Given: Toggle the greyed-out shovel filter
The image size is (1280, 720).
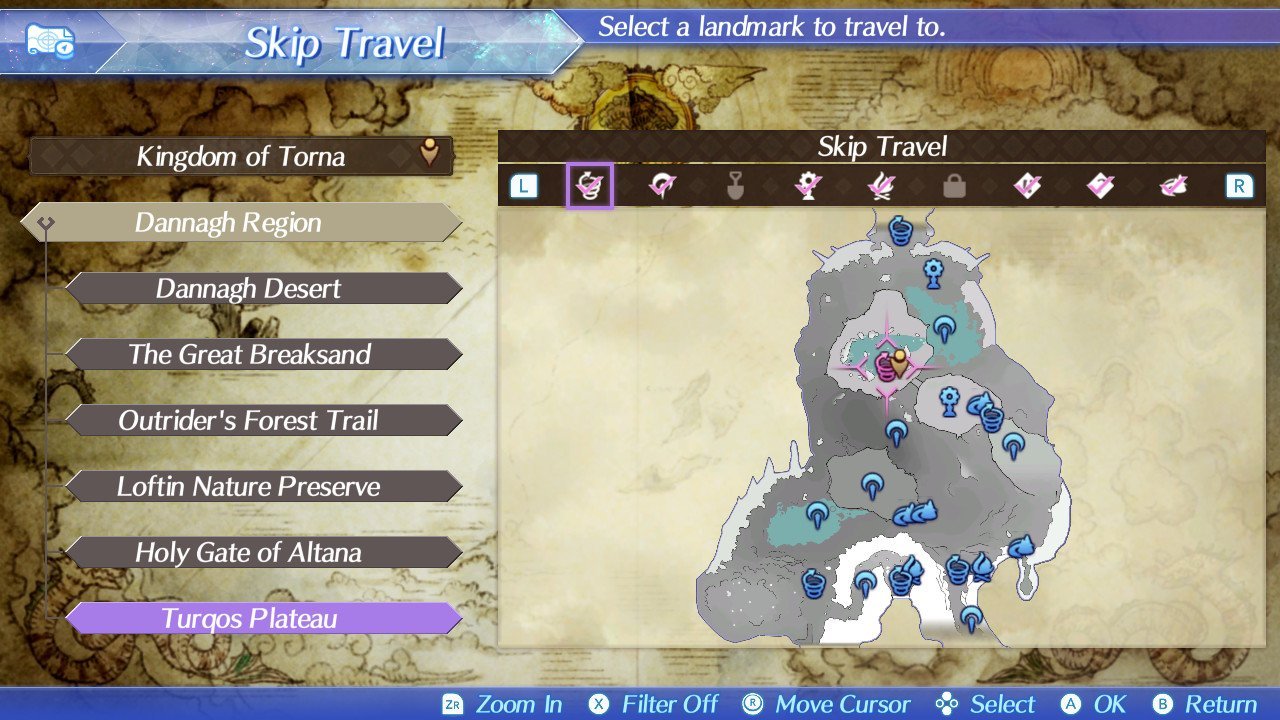Looking at the screenshot, I should click(735, 186).
